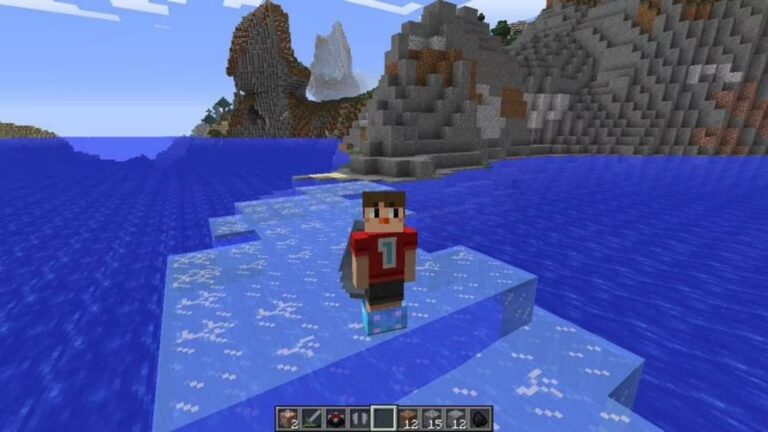Select the pale armor piece slot
Screen dimensions: 768x432
tap(359, 418)
